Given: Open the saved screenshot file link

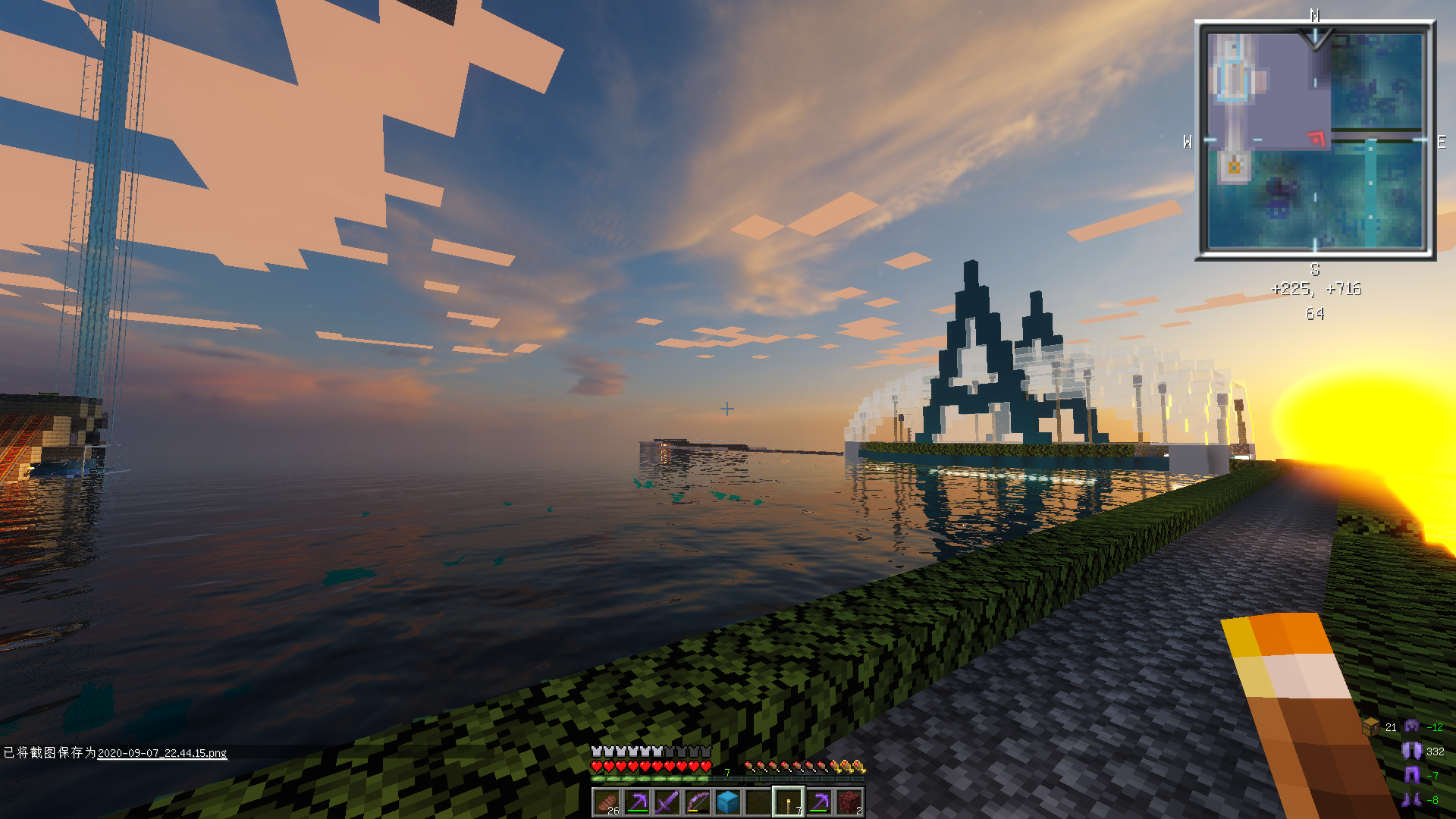Looking at the screenshot, I should pos(162,753).
